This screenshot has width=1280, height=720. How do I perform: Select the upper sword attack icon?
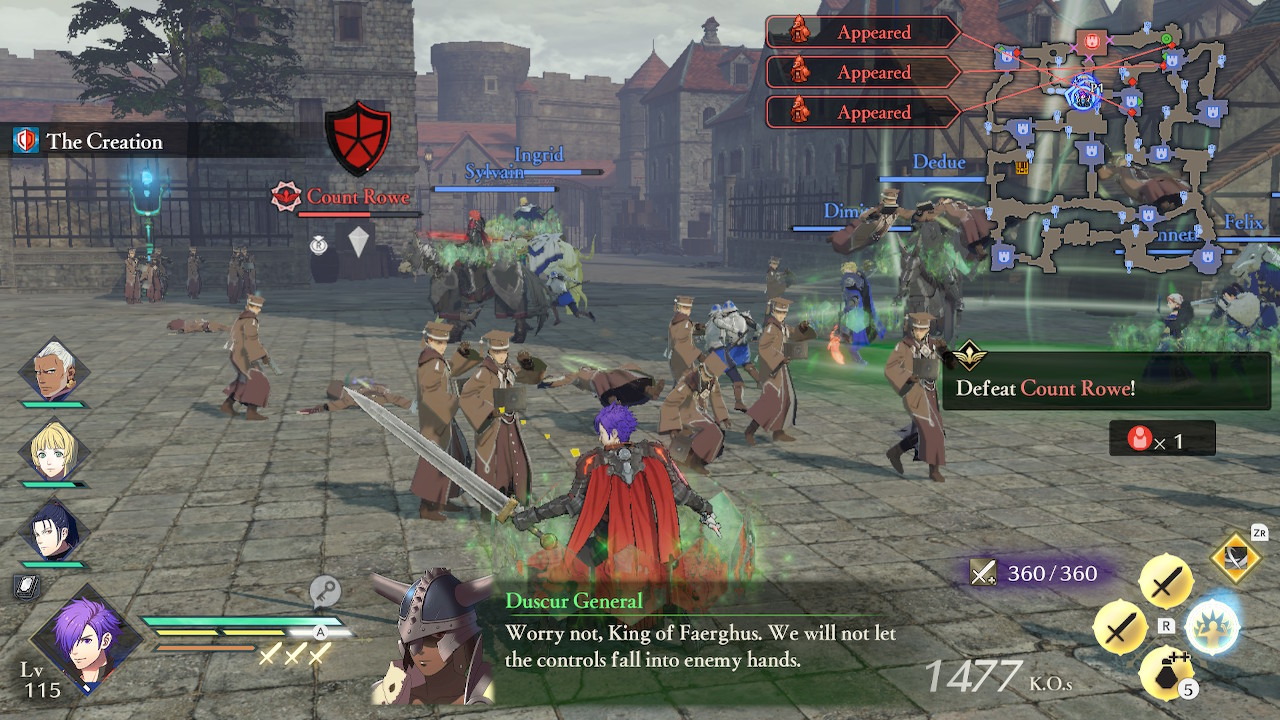point(1168,584)
